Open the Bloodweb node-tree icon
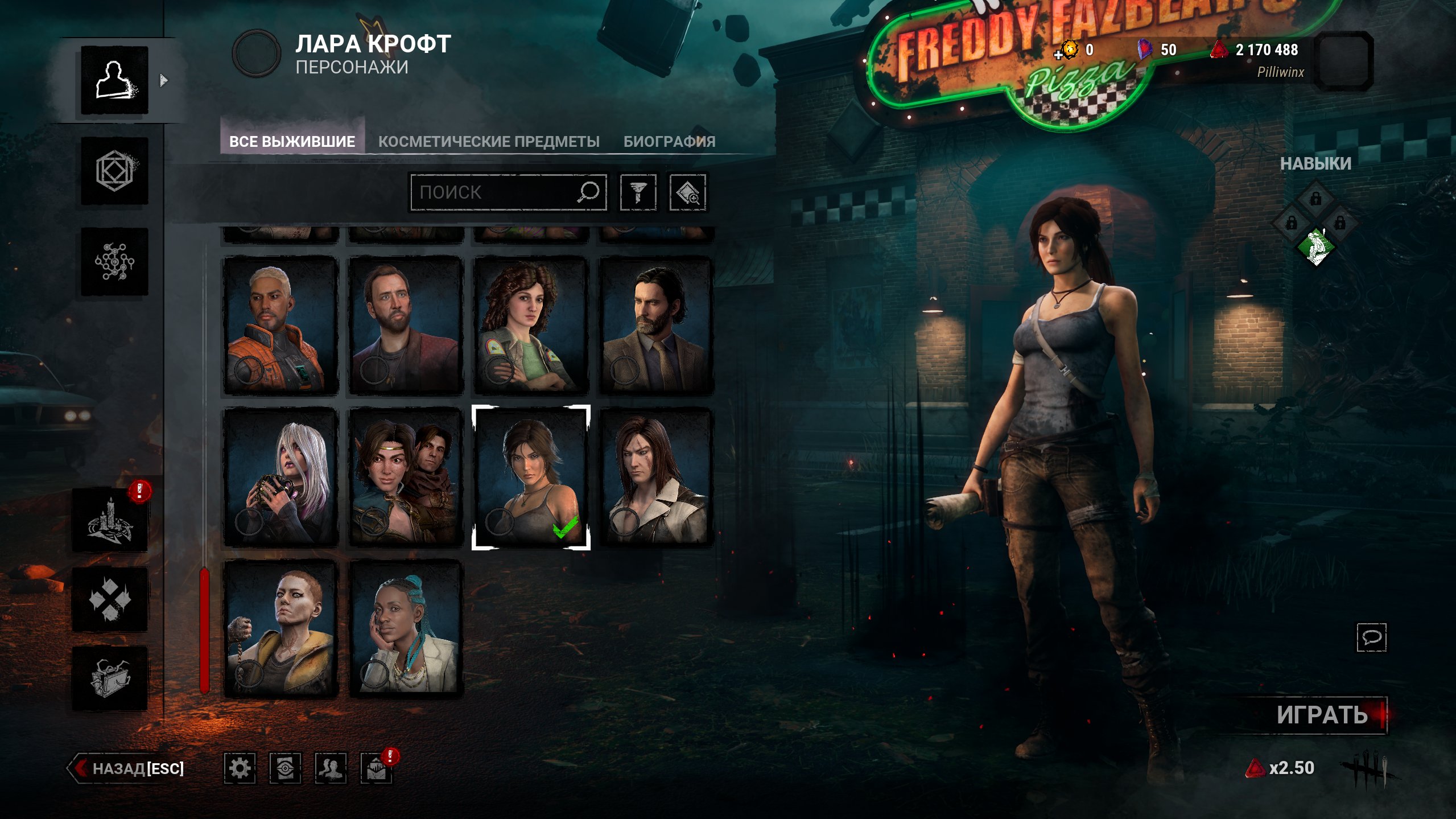The image size is (1456, 819). coord(114,262)
